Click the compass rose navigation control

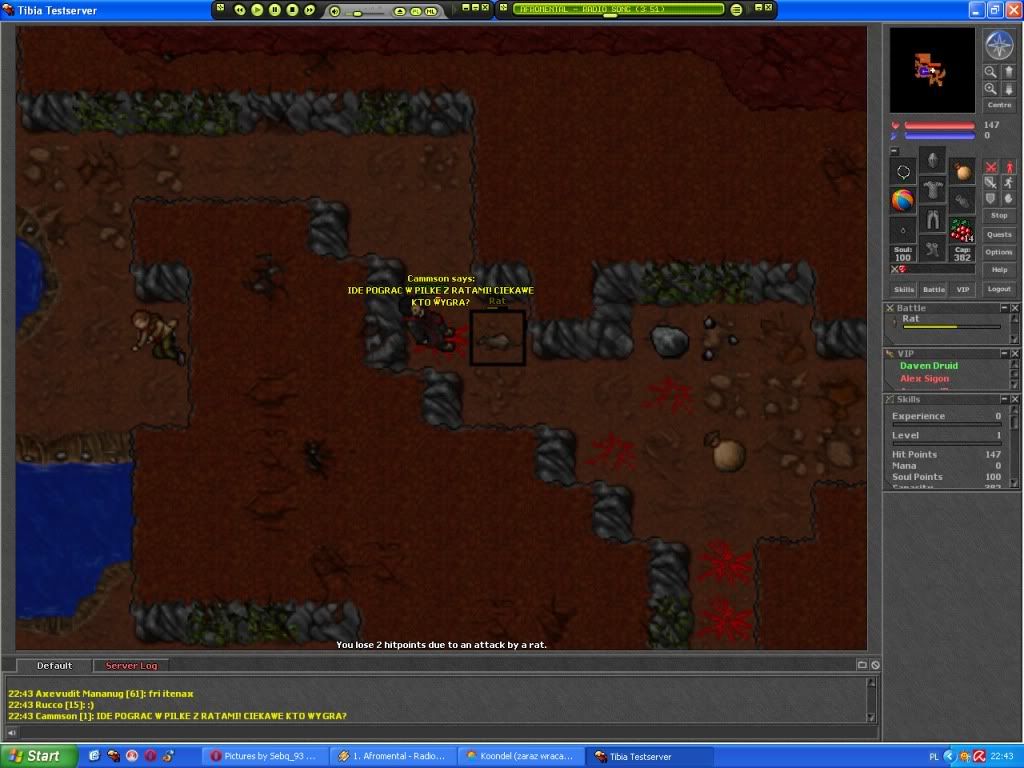click(999, 45)
